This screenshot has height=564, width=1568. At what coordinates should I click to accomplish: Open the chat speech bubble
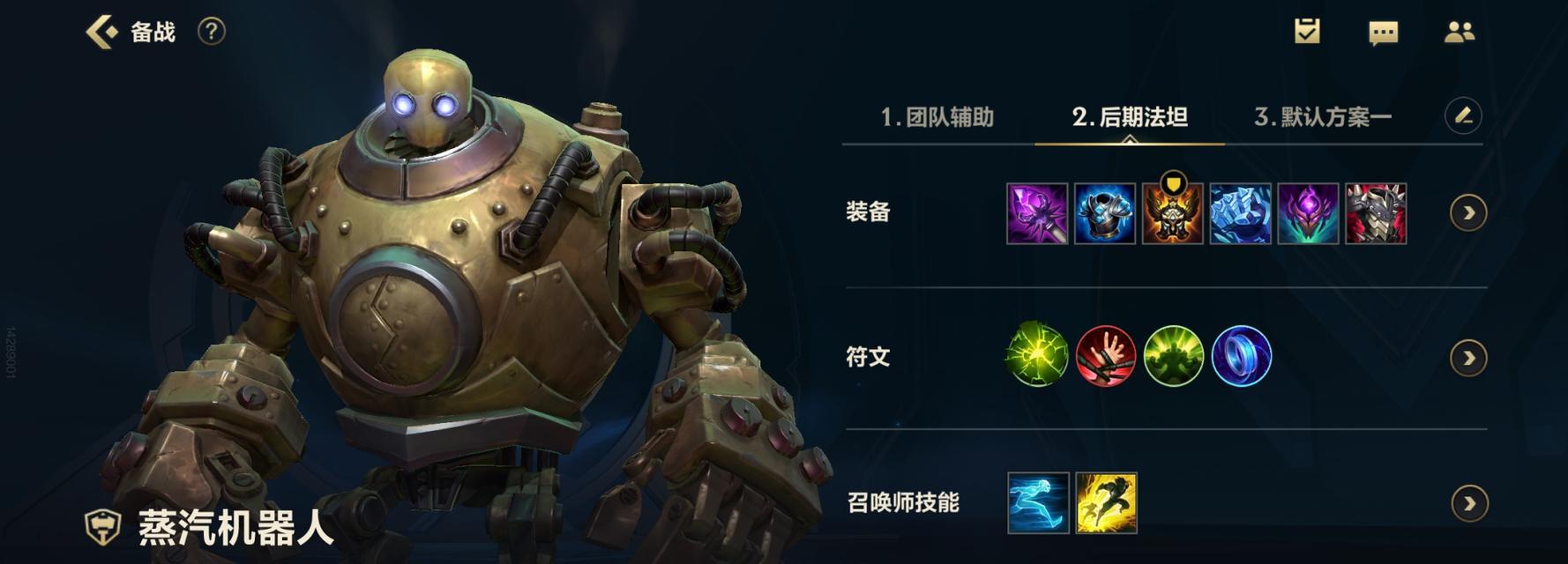pyautogui.click(x=1383, y=33)
